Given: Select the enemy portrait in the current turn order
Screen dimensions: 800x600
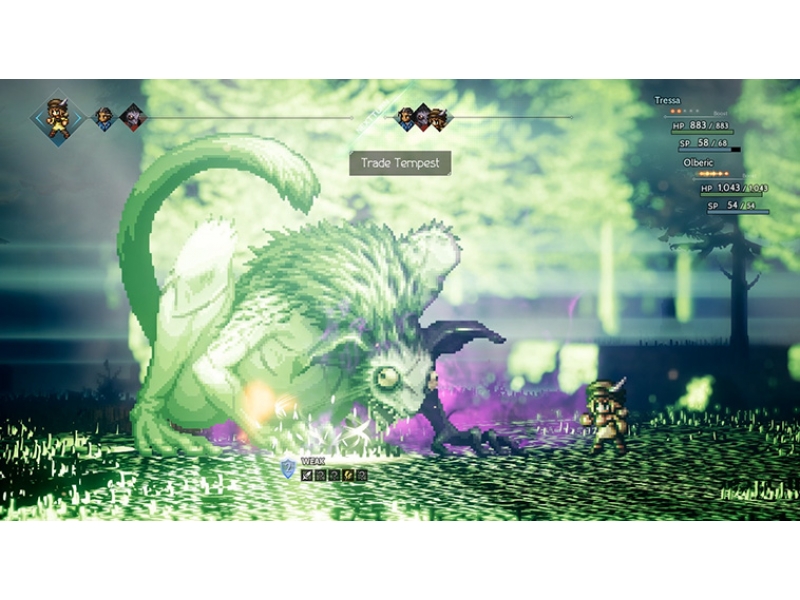Looking at the screenshot, I should (x=132, y=118).
